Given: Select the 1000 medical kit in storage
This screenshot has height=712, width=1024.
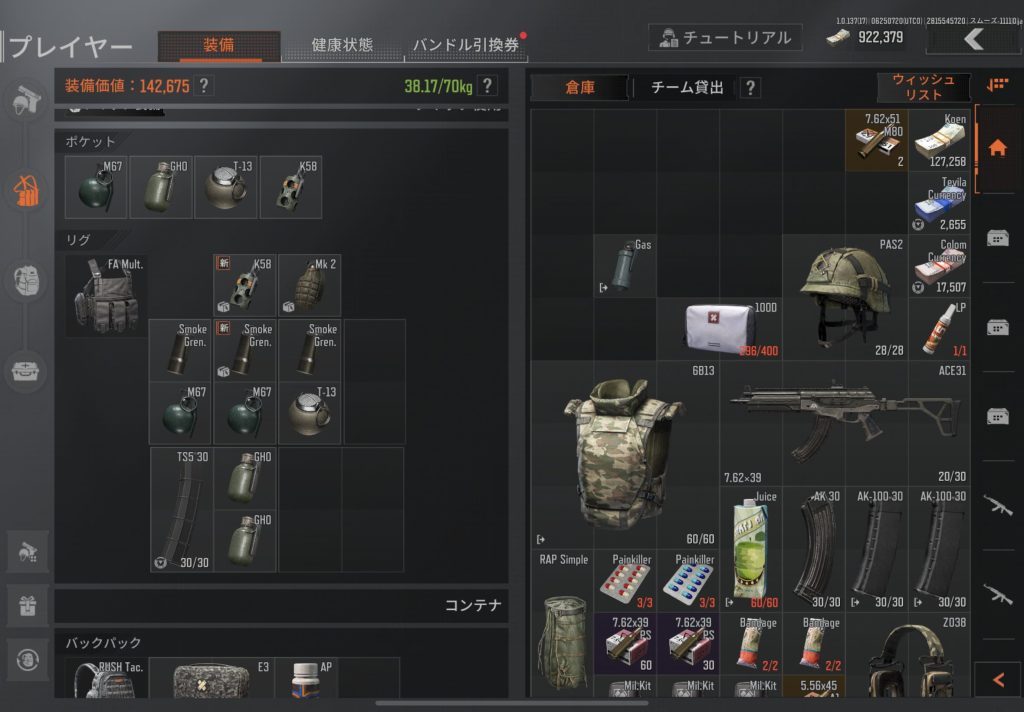Looking at the screenshot, I should [719, 329].
